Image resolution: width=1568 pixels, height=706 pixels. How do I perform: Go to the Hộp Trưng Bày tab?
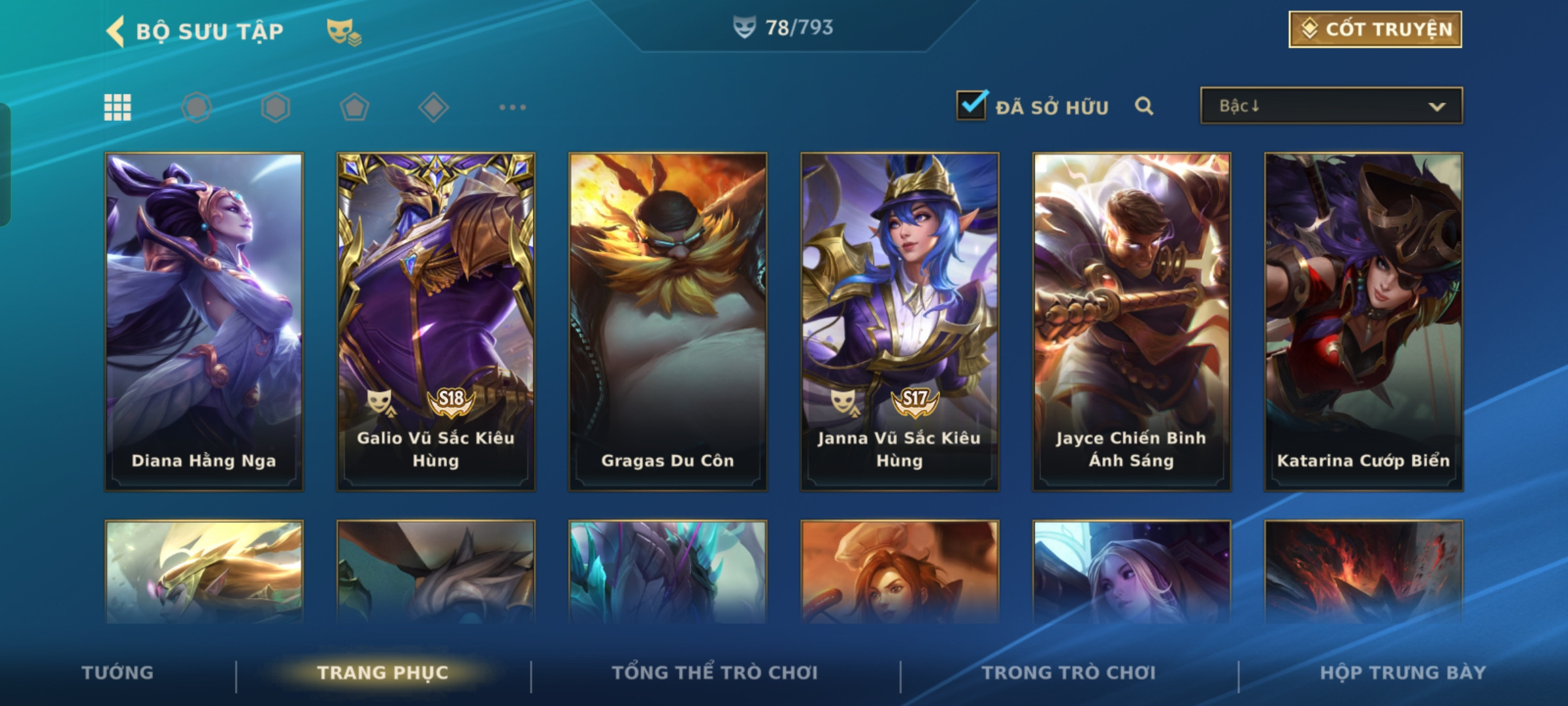click(x=1403, y=673)
